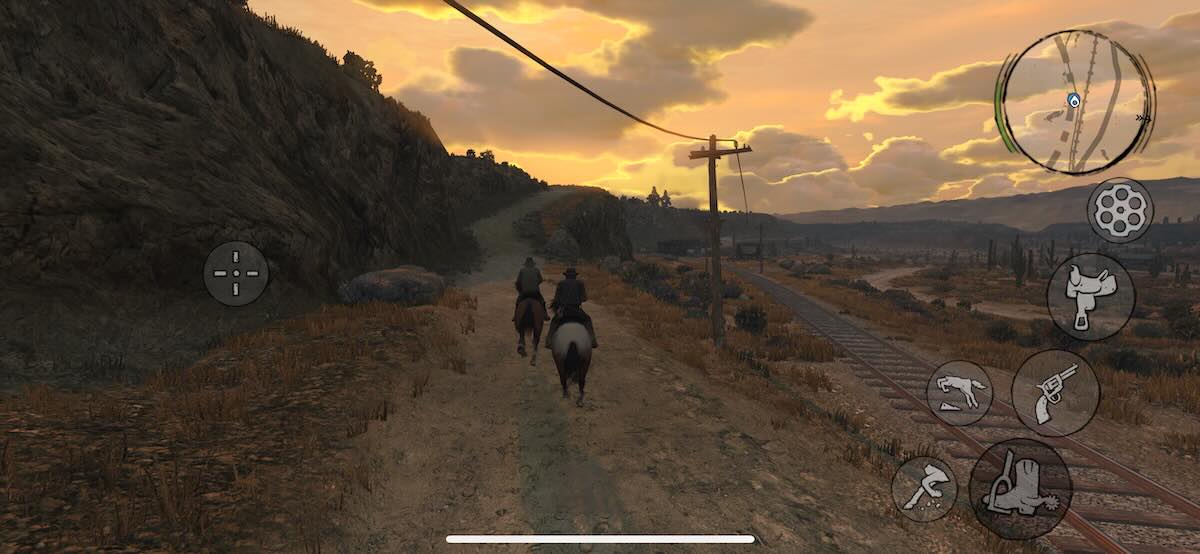Open the revolver cylinder weapon wheel
Screen dimensions: 1200x554
pyautogui.click(x=1120, y=210)
